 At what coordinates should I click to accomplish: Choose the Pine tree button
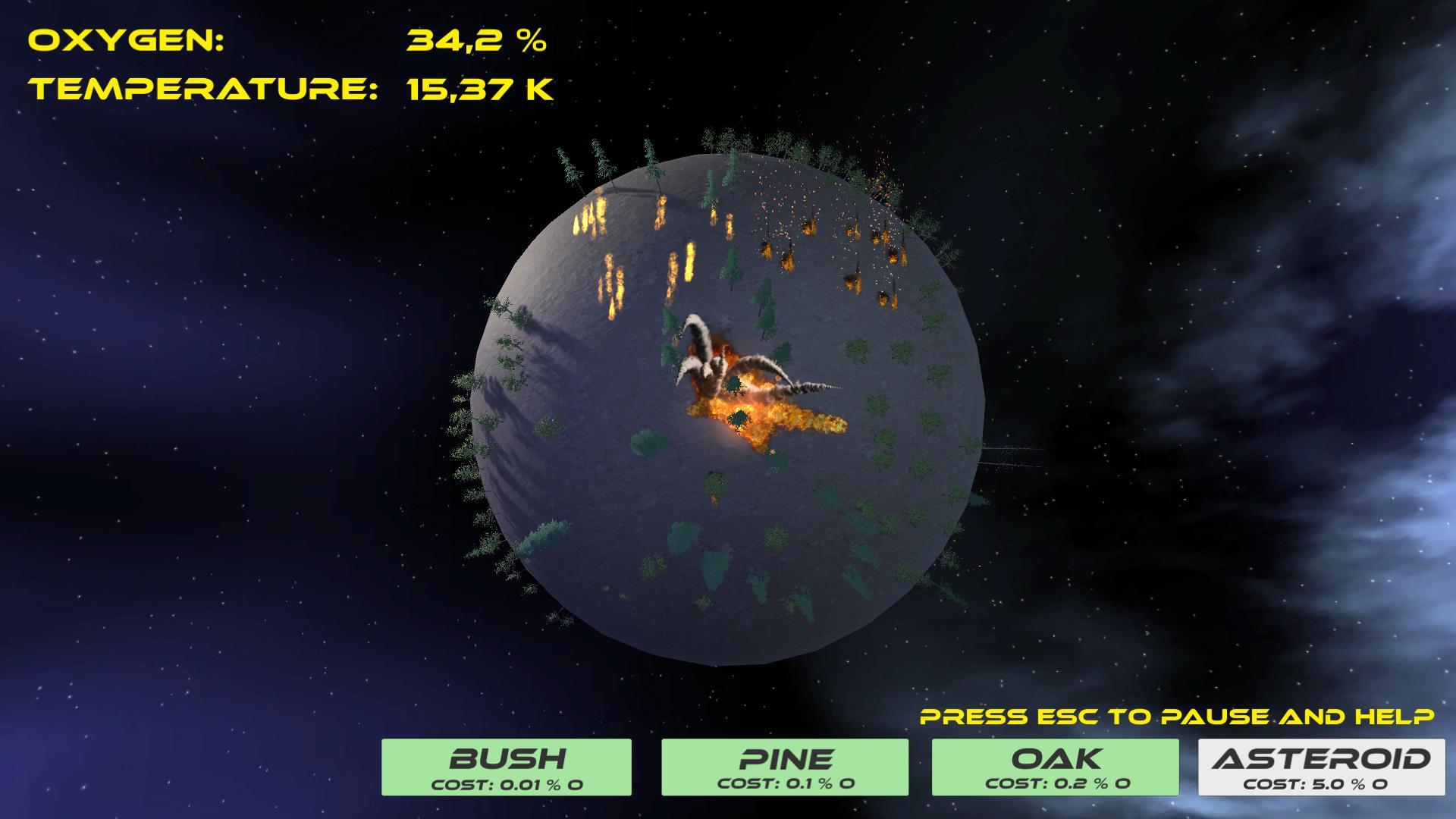[x=785, y=767]
